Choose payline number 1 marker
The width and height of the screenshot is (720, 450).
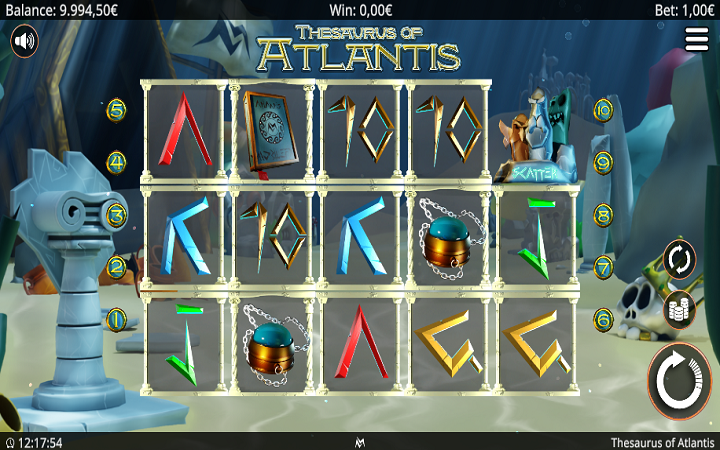(117, 320)
